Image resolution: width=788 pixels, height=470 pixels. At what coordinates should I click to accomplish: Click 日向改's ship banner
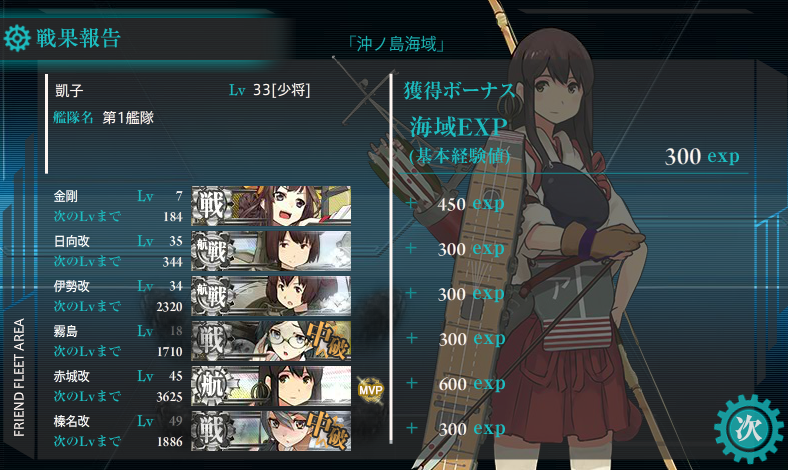(271, 250)
